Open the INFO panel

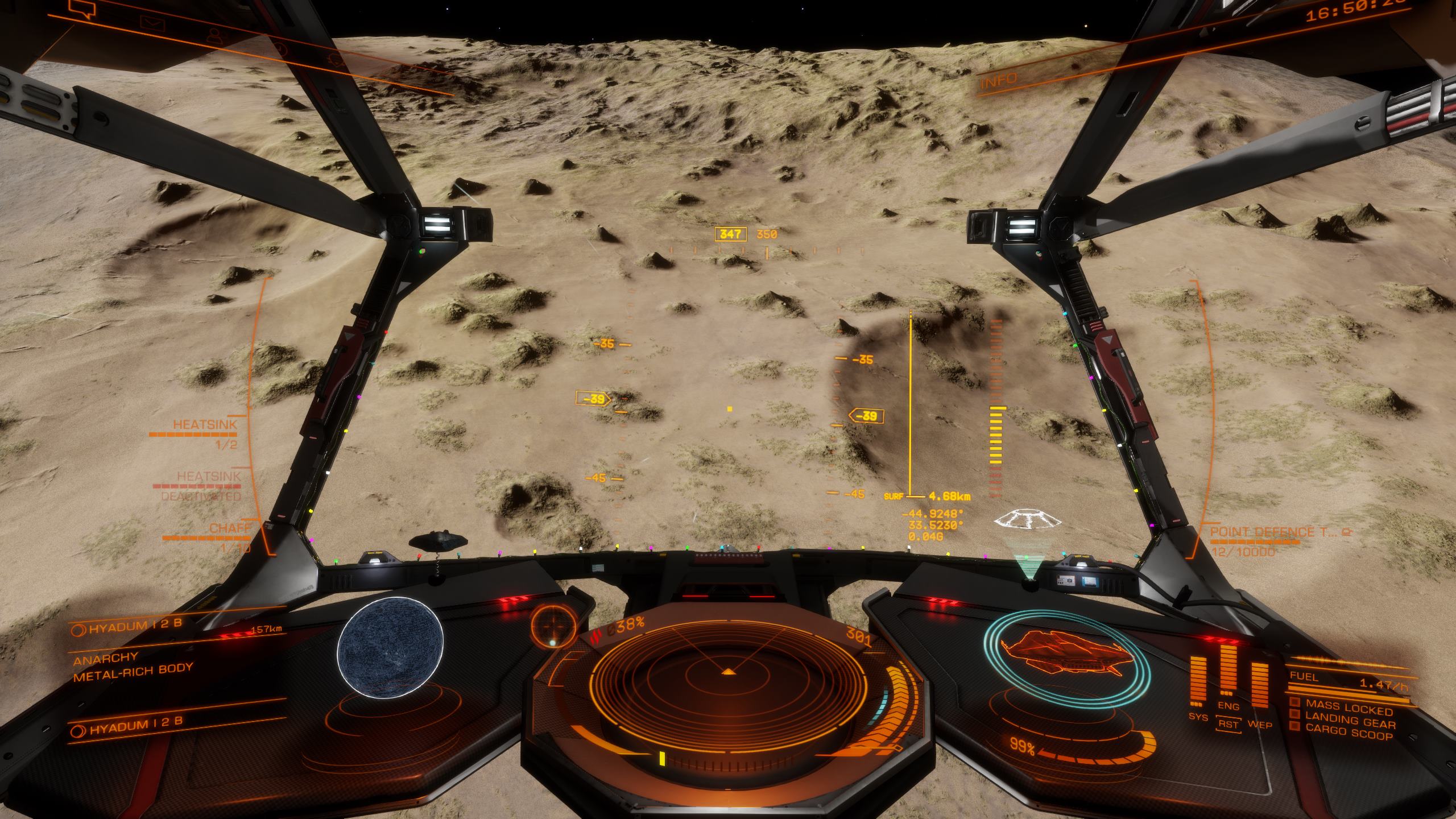999,80
